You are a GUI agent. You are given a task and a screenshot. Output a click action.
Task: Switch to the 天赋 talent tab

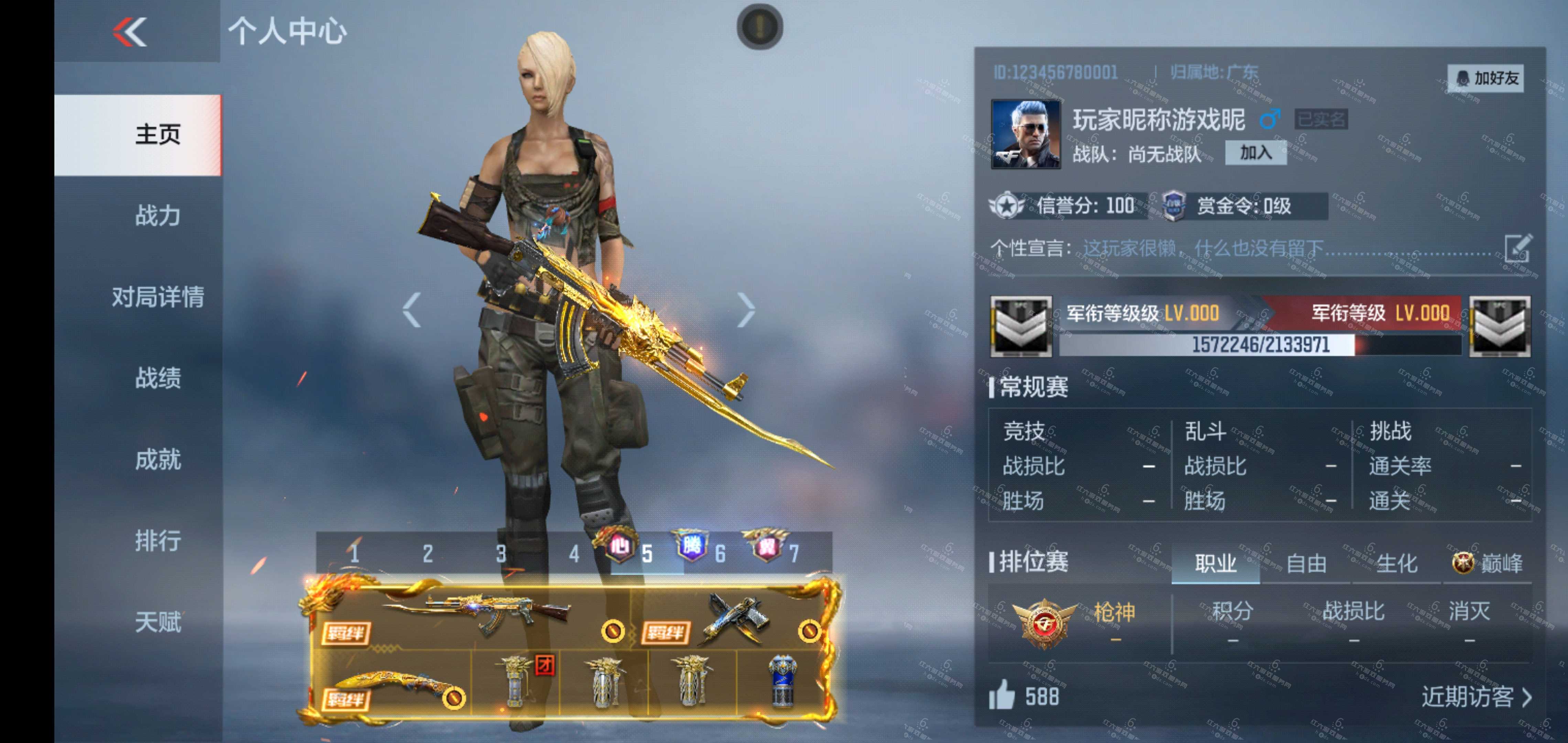point(157,622)
